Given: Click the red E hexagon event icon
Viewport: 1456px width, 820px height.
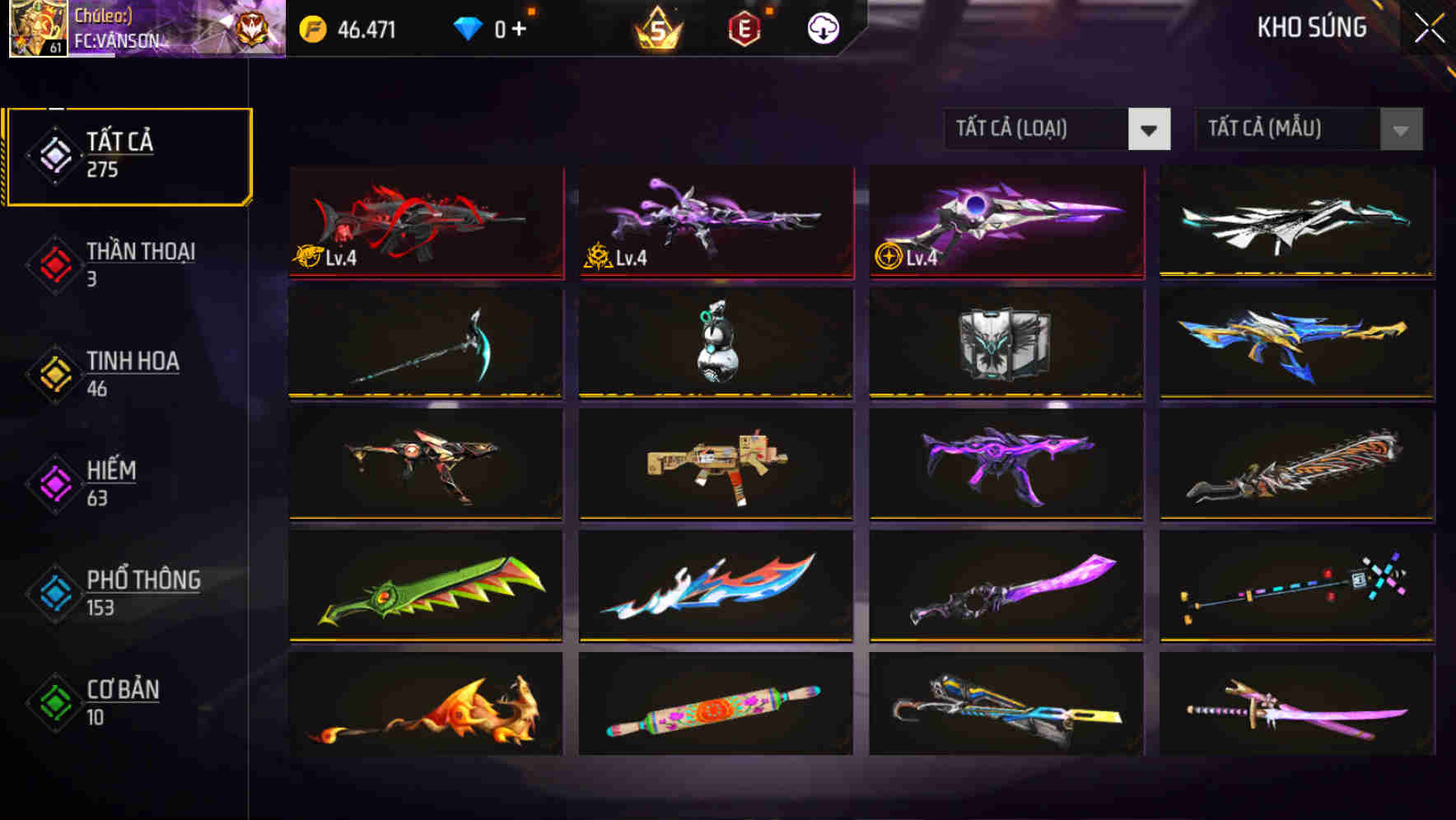Looking at the screenshot, I should [x=745, y=29].
